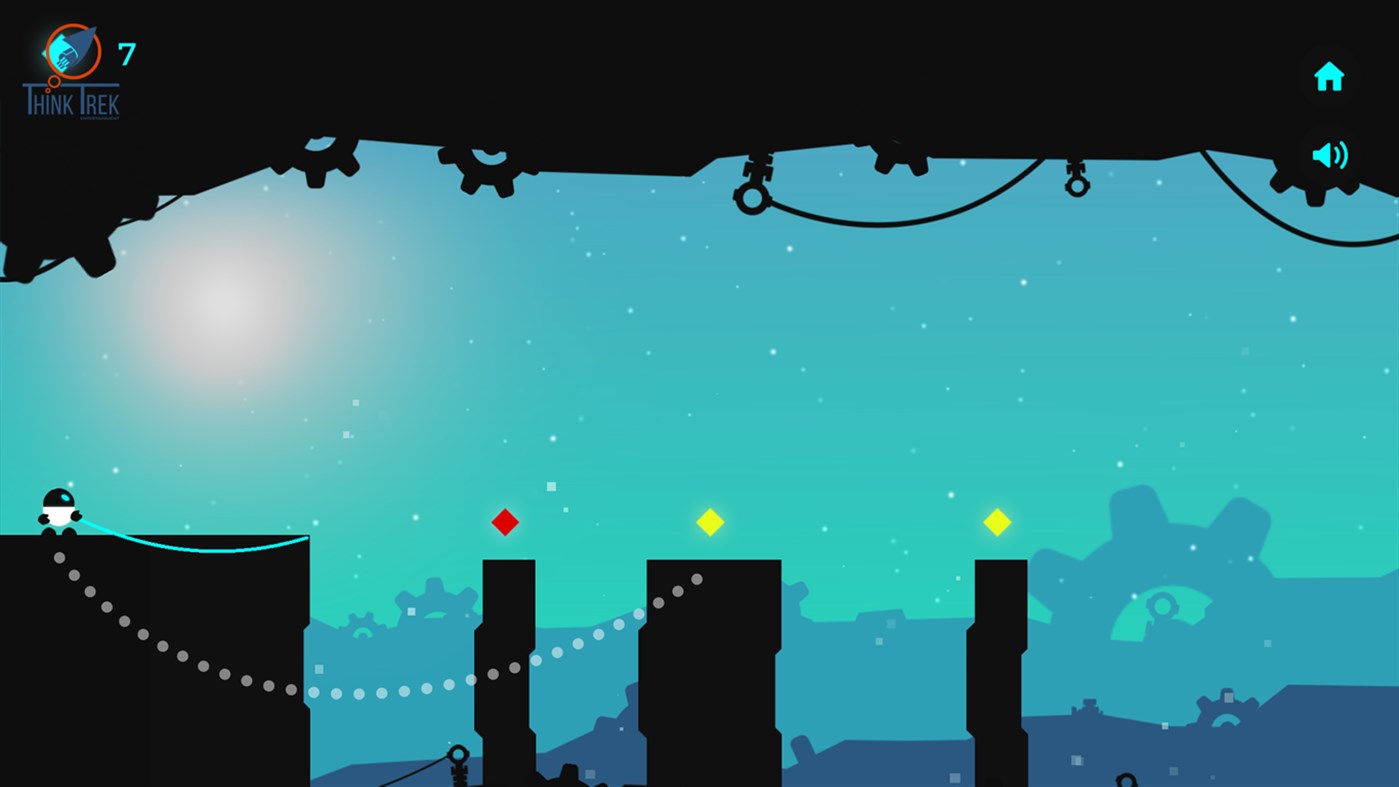Click the score counter showing 7
1399x787 pixels.
pos(129,53)
